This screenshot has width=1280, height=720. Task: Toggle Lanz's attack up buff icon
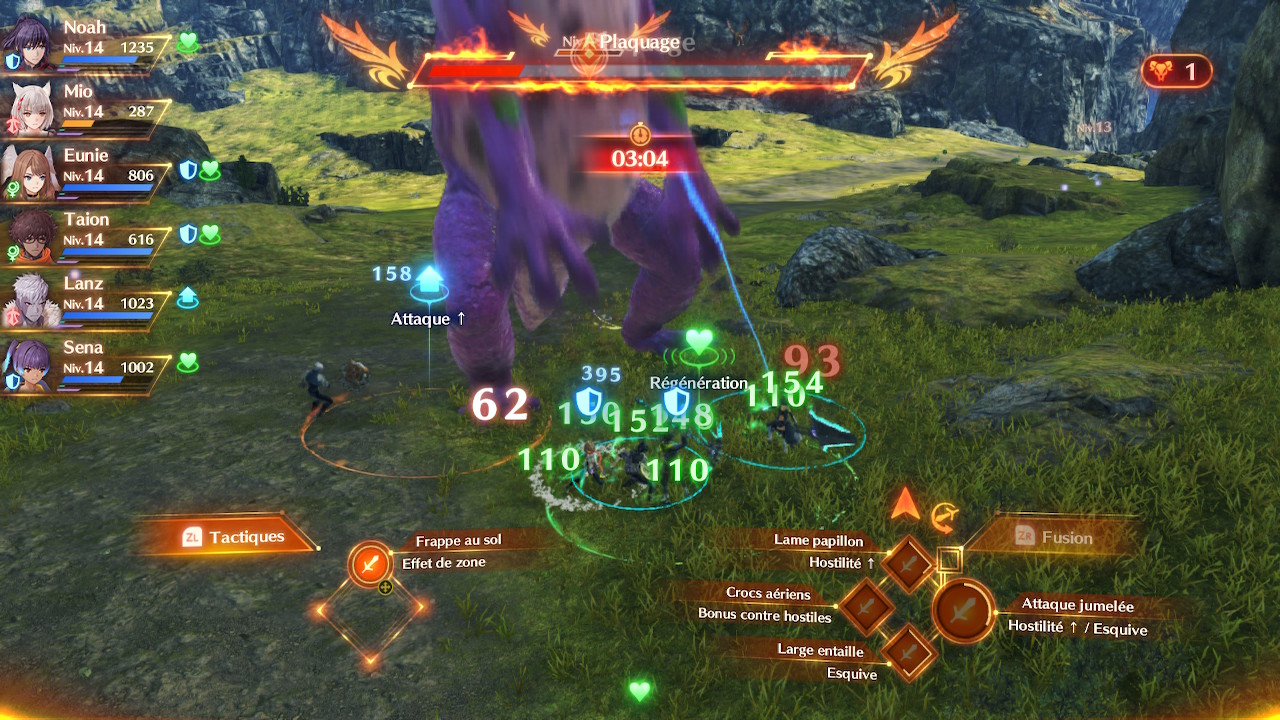tap(186, 298)
